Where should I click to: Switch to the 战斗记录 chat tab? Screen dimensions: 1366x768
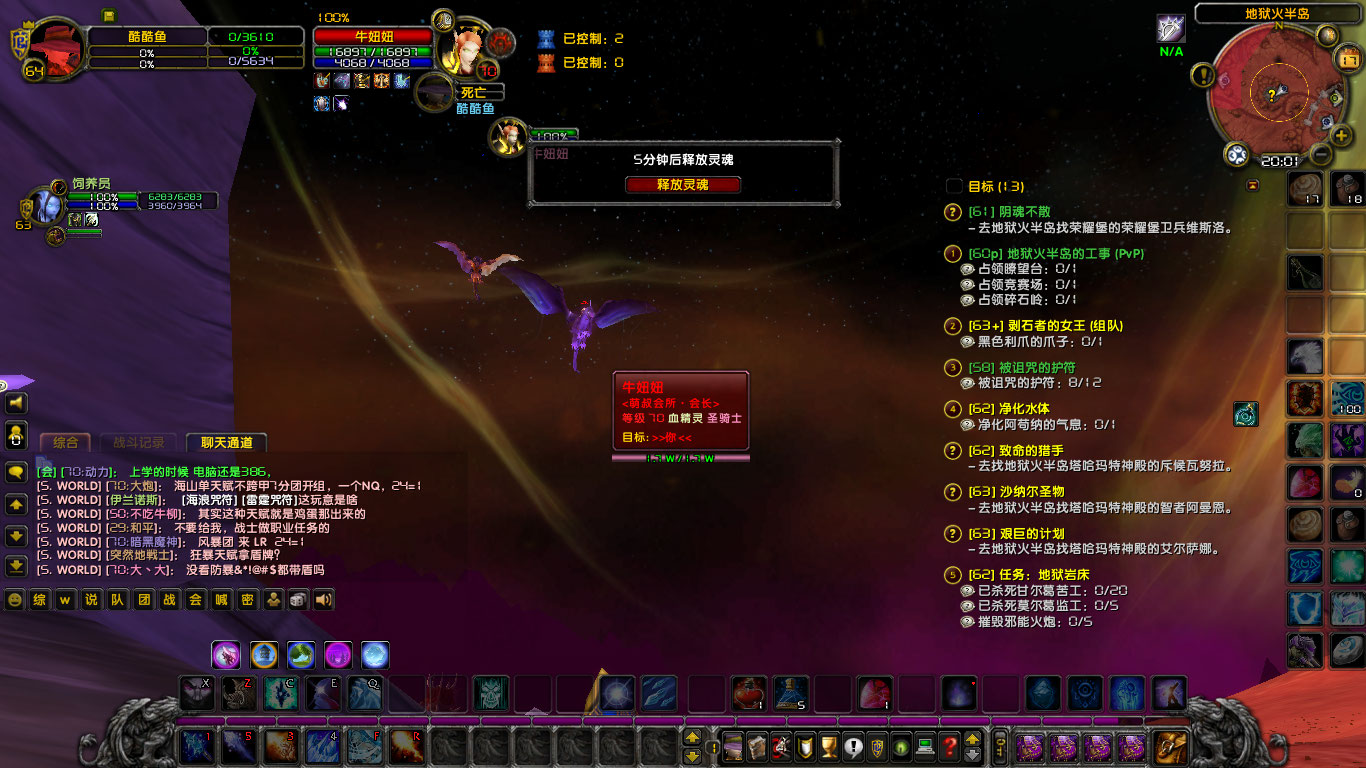click(x=140, y=443)
